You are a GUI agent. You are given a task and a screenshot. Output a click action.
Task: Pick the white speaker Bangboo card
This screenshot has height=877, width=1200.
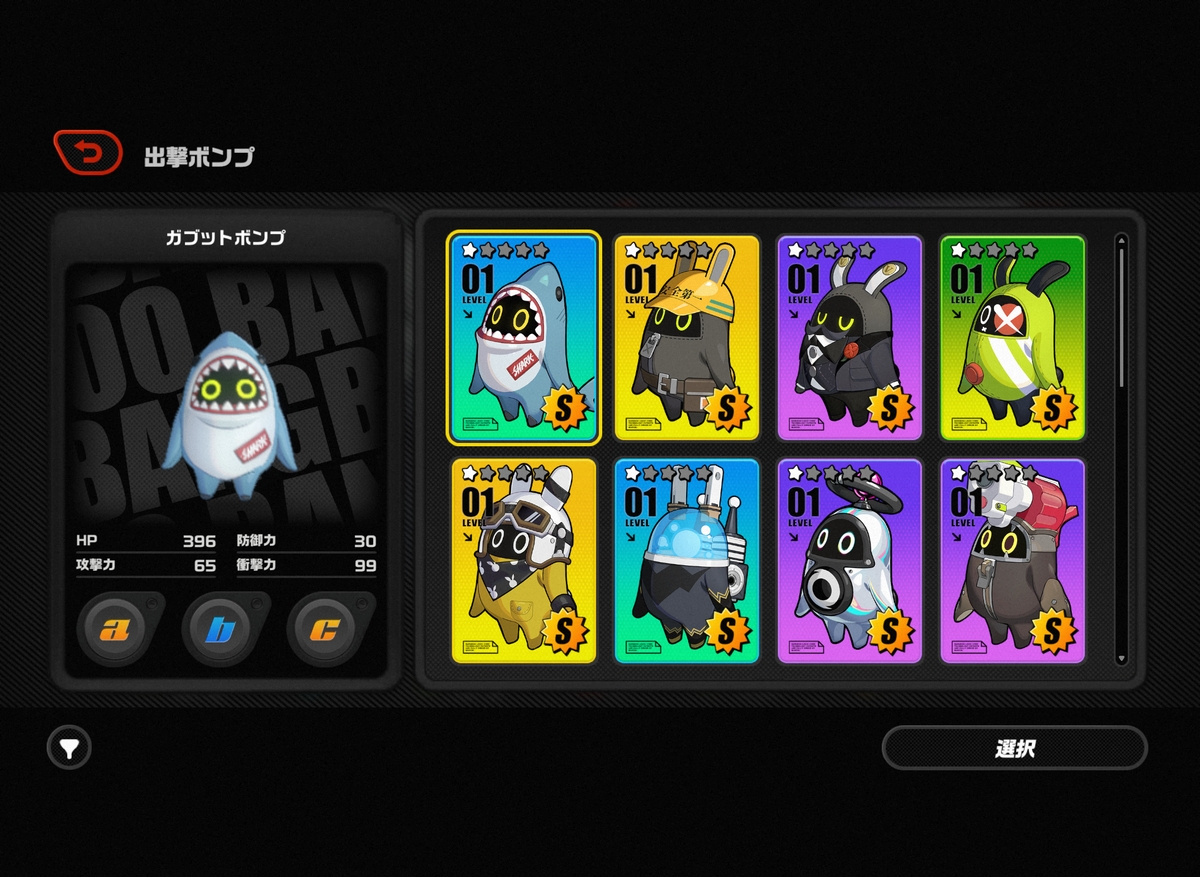click(x=850, y=561)
